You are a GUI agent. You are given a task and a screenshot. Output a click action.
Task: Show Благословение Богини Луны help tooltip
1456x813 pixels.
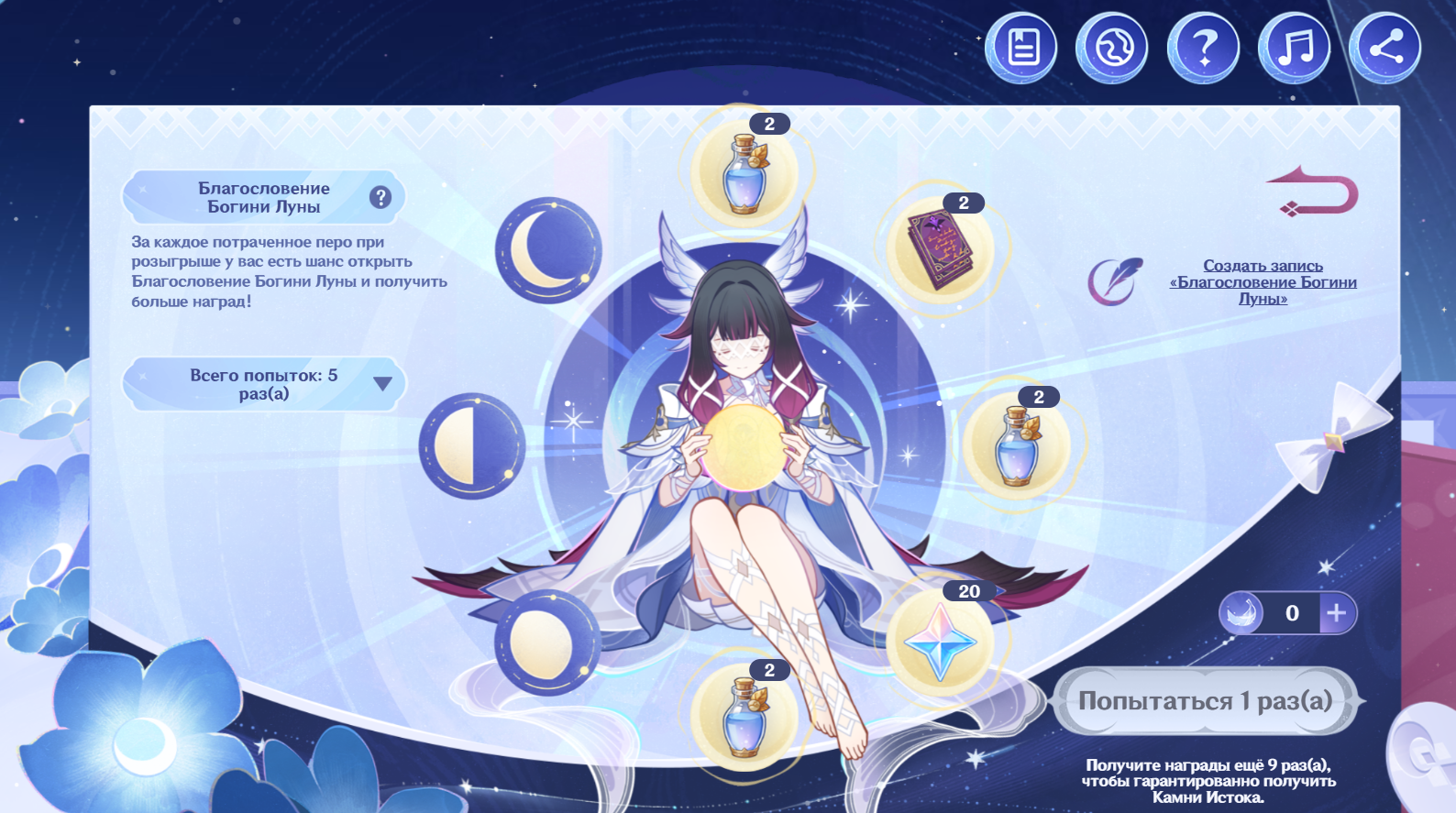[381, 197]
